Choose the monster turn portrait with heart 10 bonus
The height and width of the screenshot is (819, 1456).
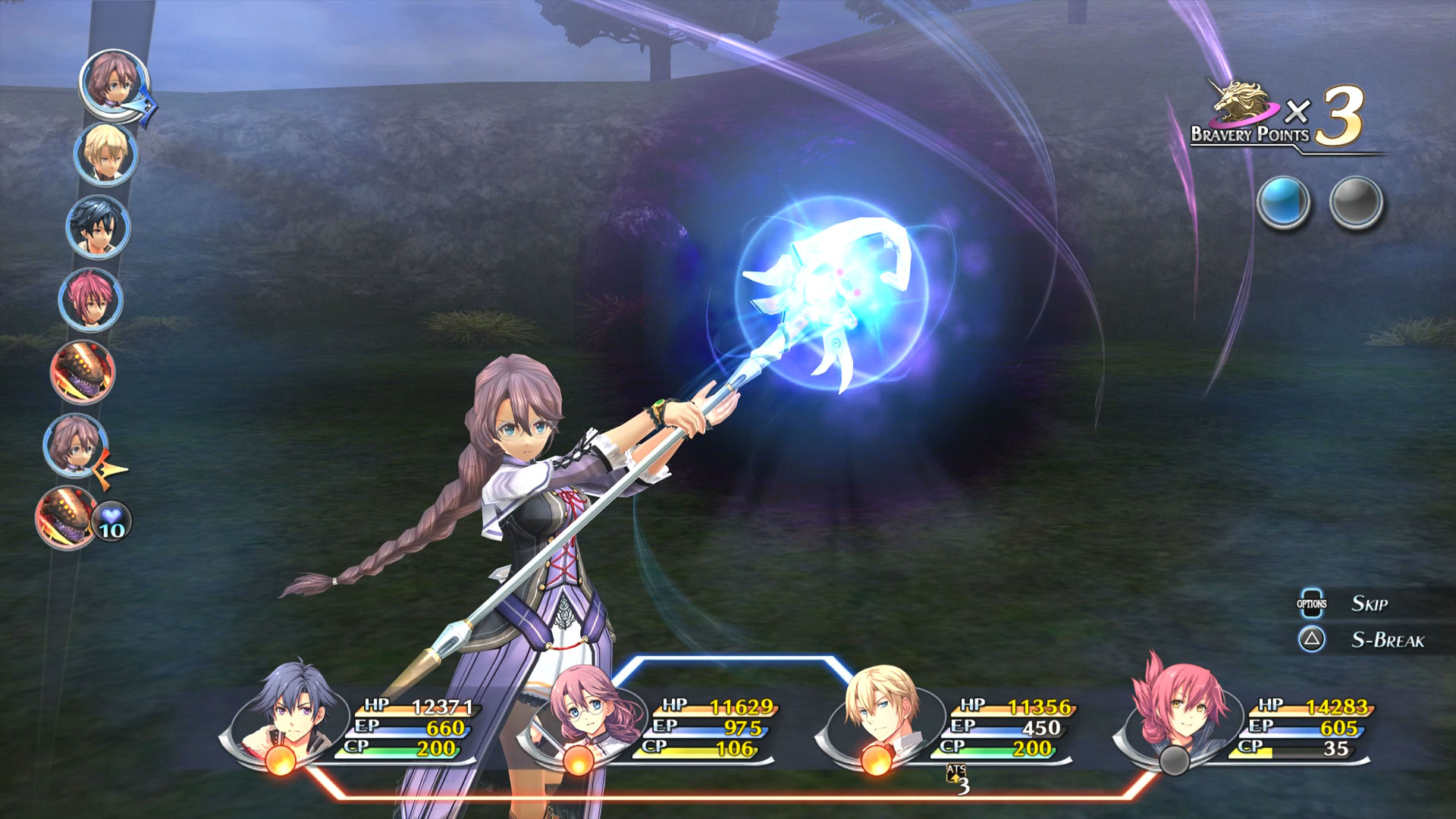(67, 518)
